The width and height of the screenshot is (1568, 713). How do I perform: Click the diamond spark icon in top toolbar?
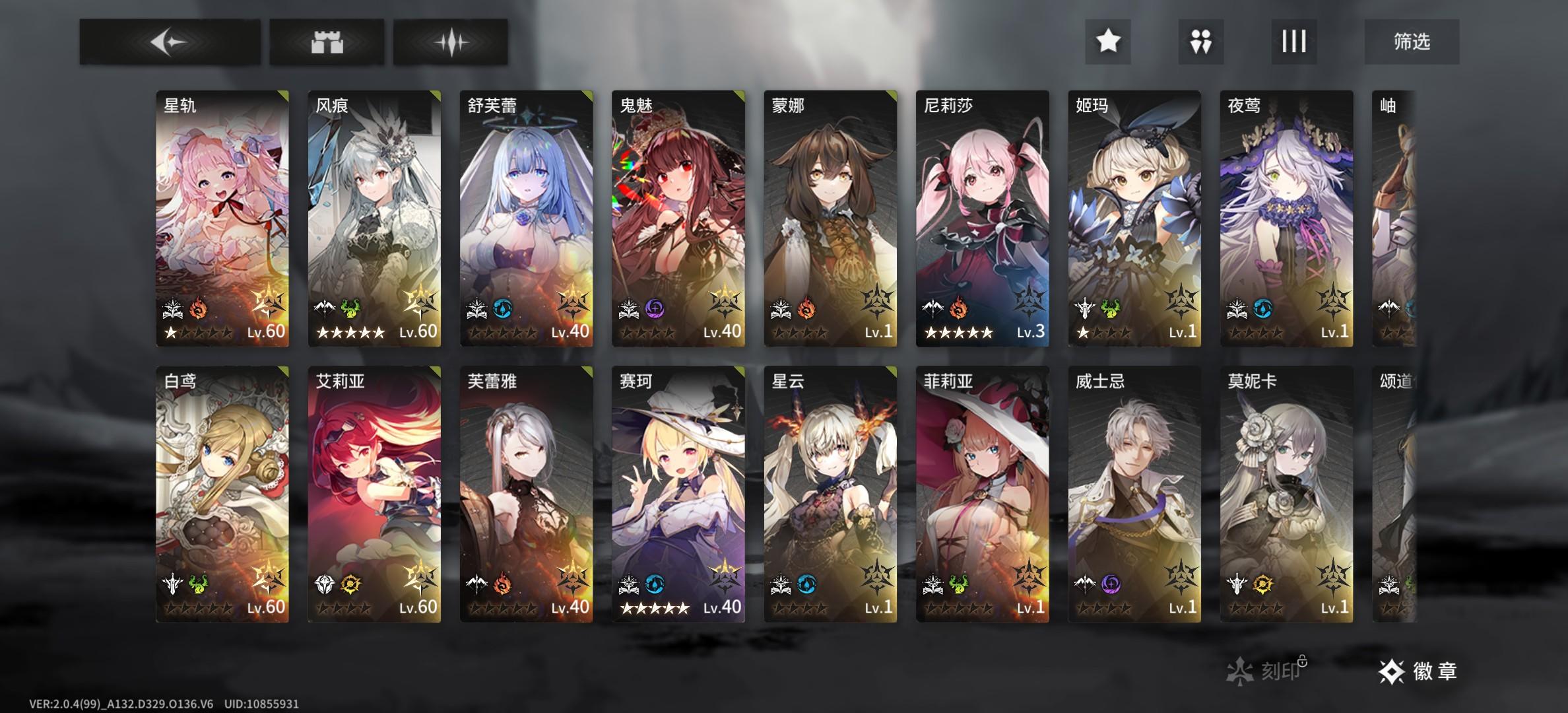click(x=451, y=42)
